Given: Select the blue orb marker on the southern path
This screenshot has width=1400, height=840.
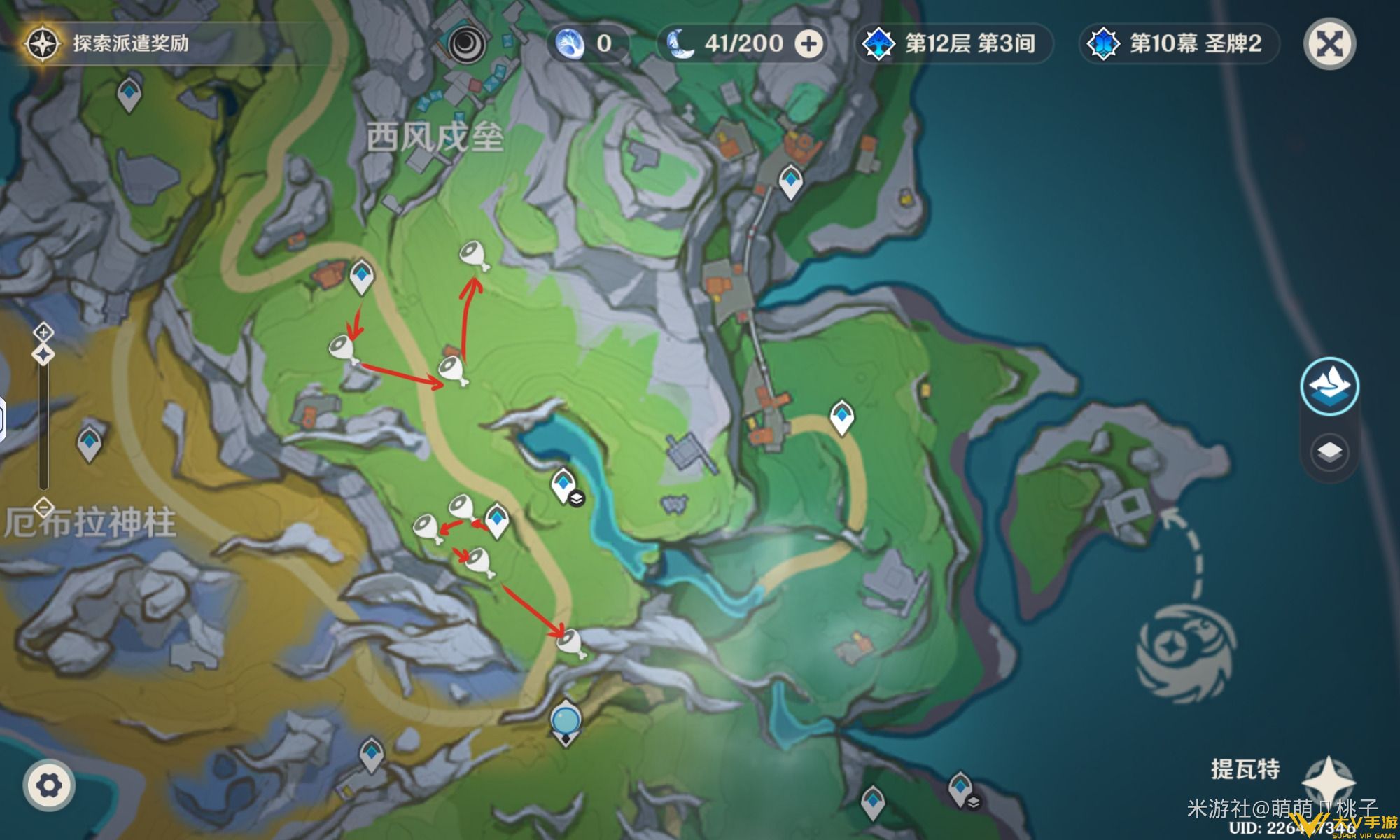Looking at the screenshot, I should tap(565, 721).
